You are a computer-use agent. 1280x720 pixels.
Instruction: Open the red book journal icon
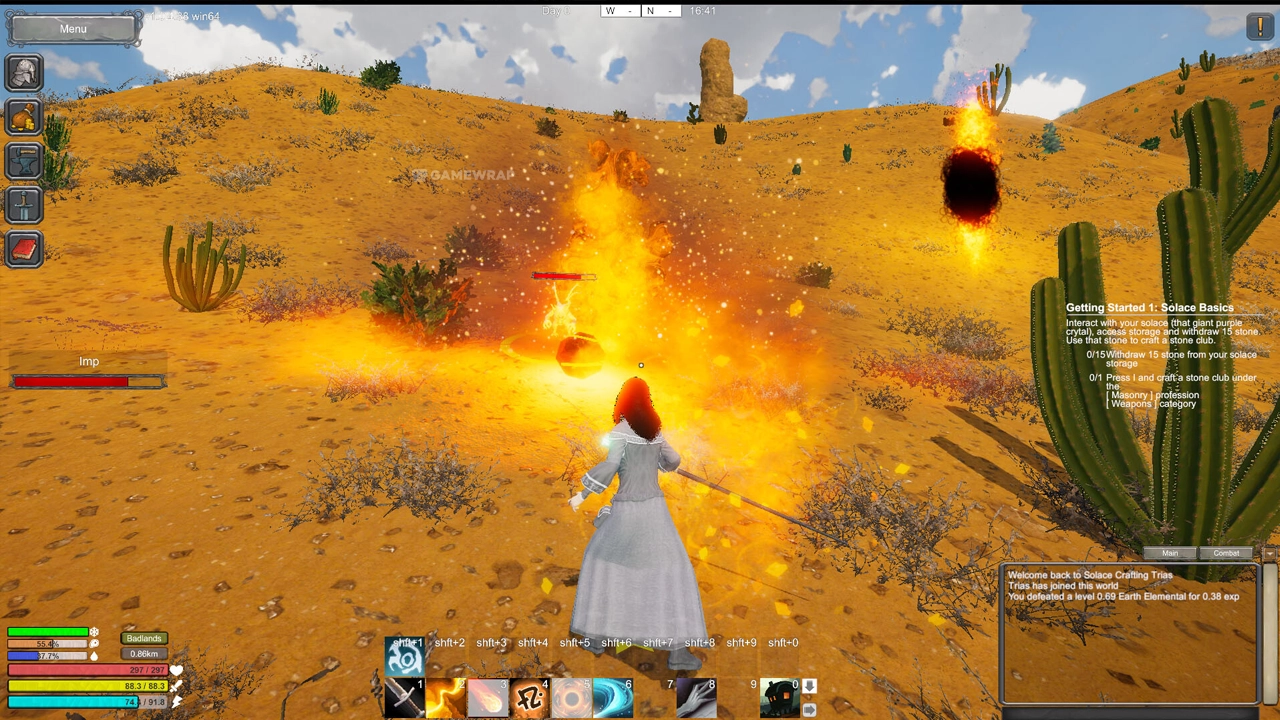24,249
